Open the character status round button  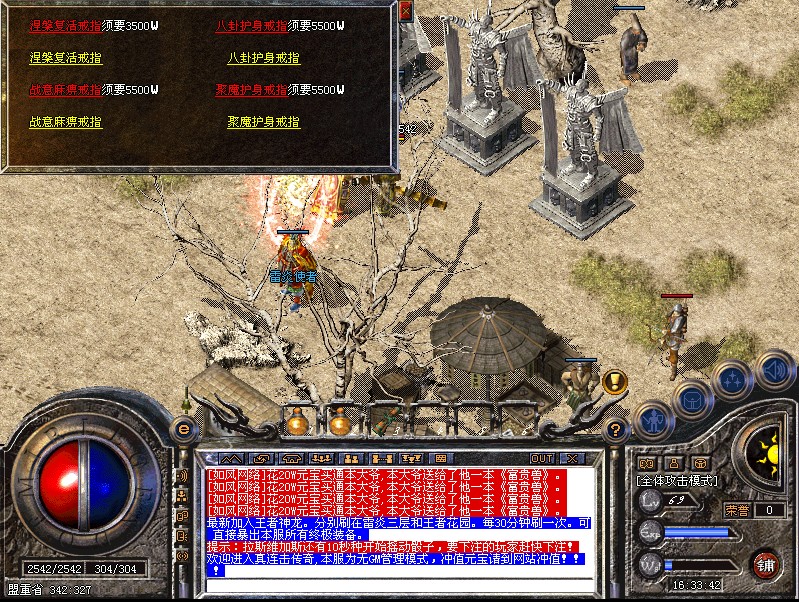pyautogui.click(x=653, y=418)
